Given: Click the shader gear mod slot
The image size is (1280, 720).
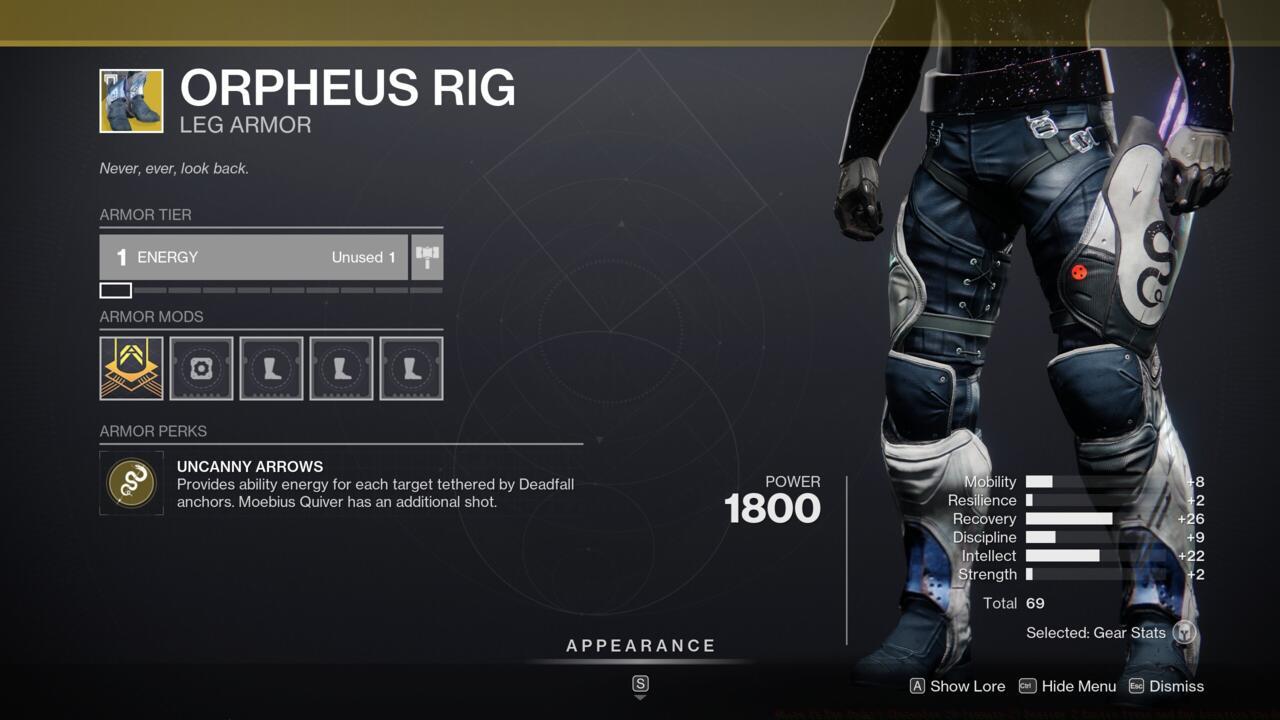Looking at the screenshot, I should click(201, 368).
